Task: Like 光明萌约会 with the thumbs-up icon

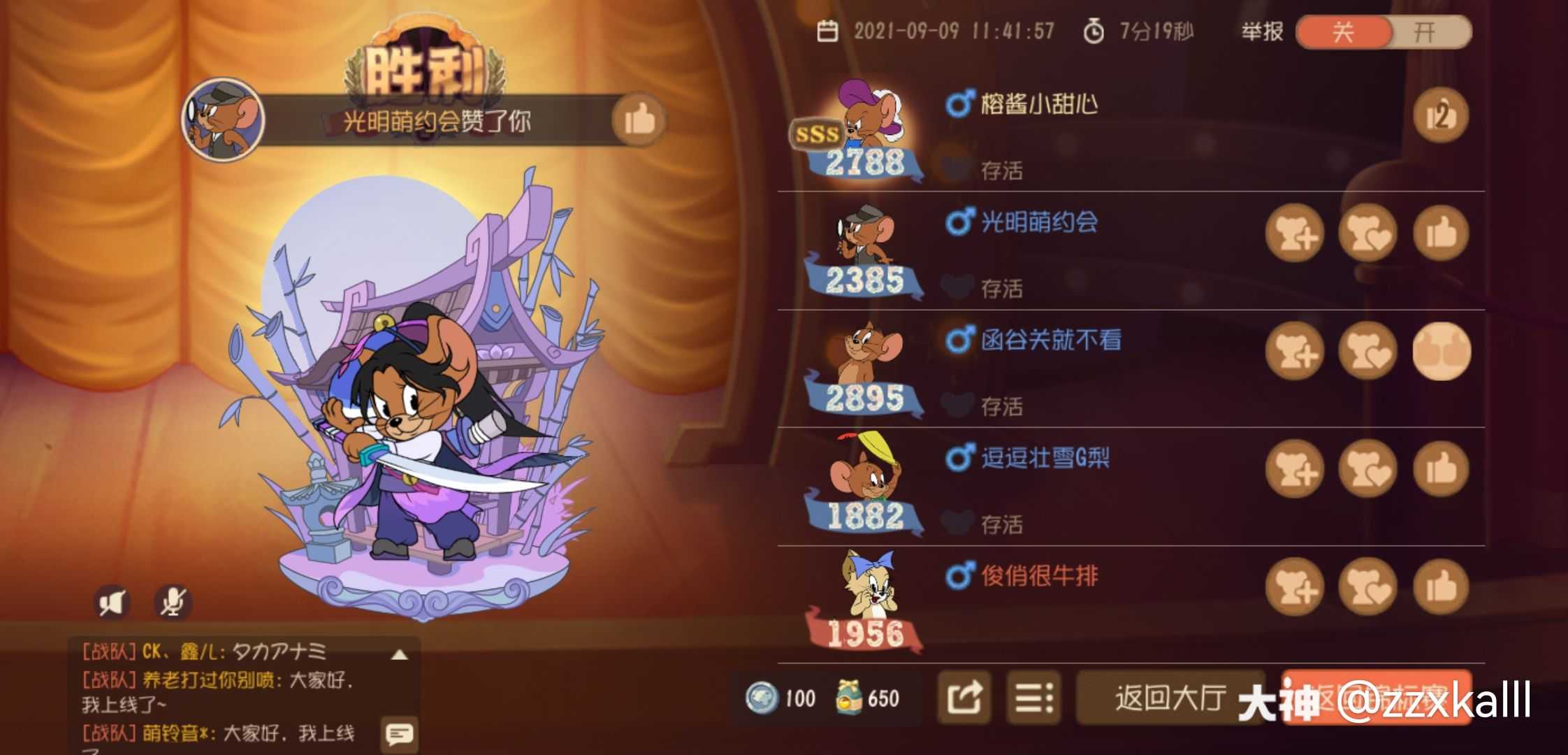Action: point(1438,234)
